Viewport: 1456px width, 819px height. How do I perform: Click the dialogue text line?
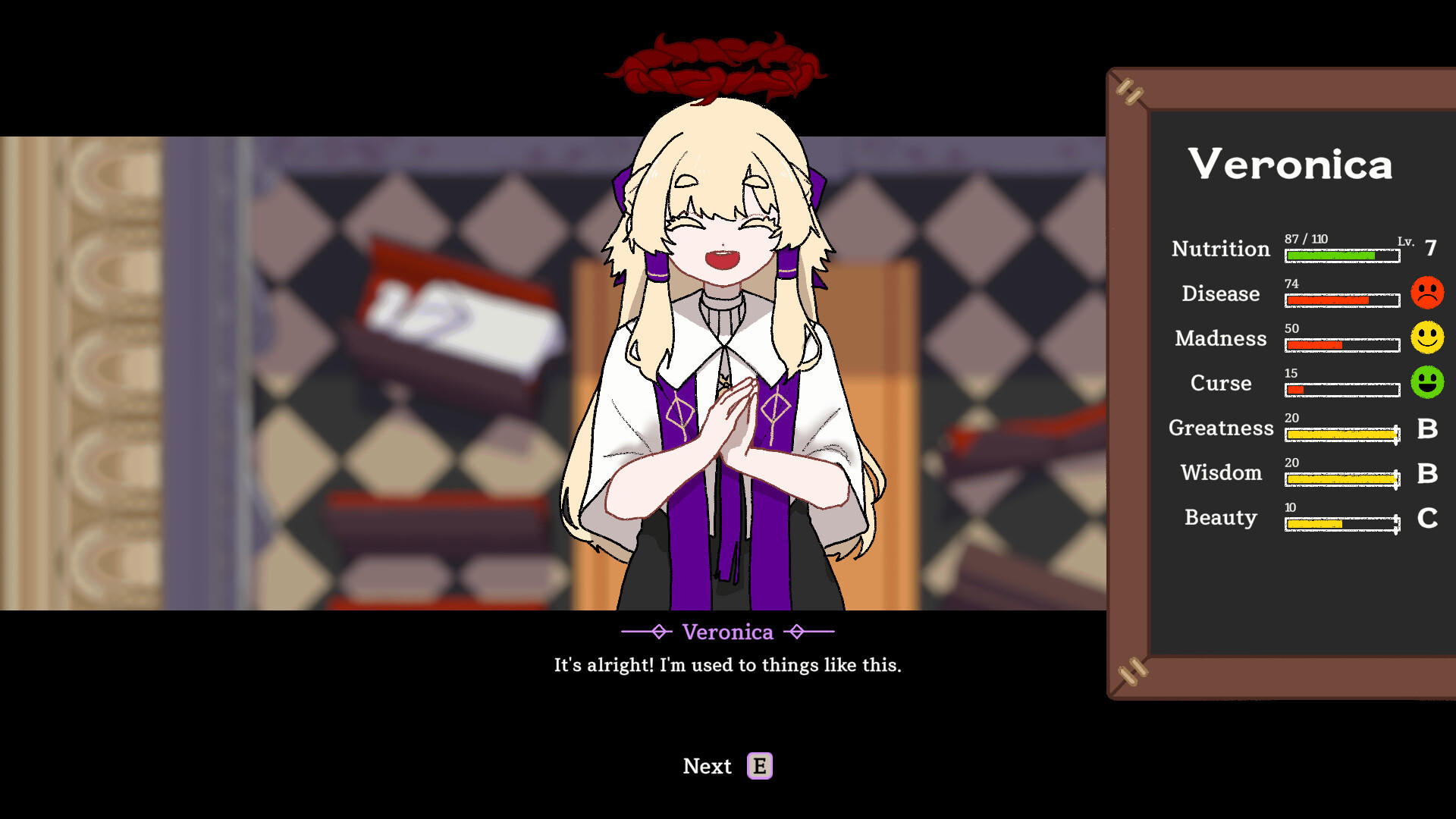727,665
